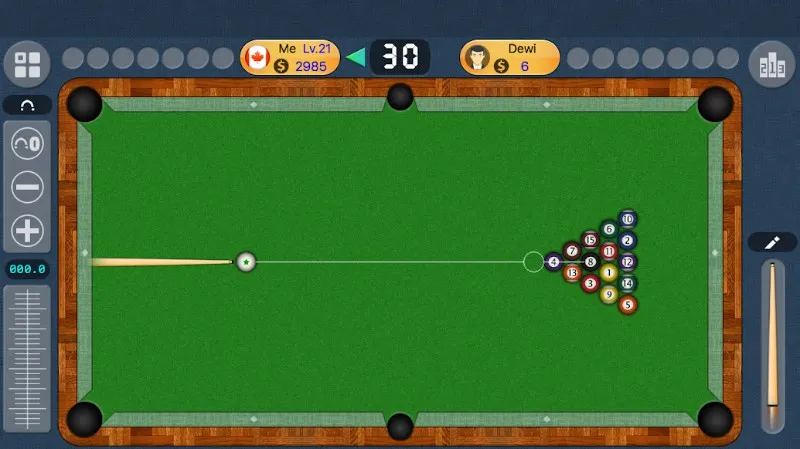Click the plus fine-tune aim button
Viewport: 800px width, 449px height.
(x=27, y=231)
